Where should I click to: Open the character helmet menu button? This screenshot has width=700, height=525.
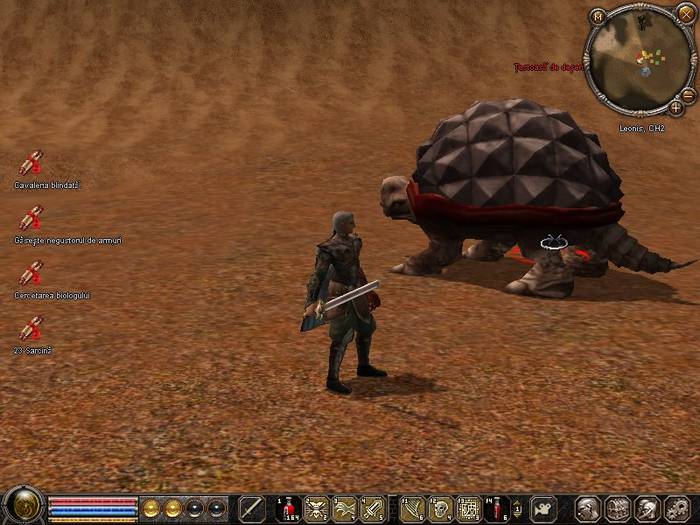pyautogui.click(x=589, y=508)
